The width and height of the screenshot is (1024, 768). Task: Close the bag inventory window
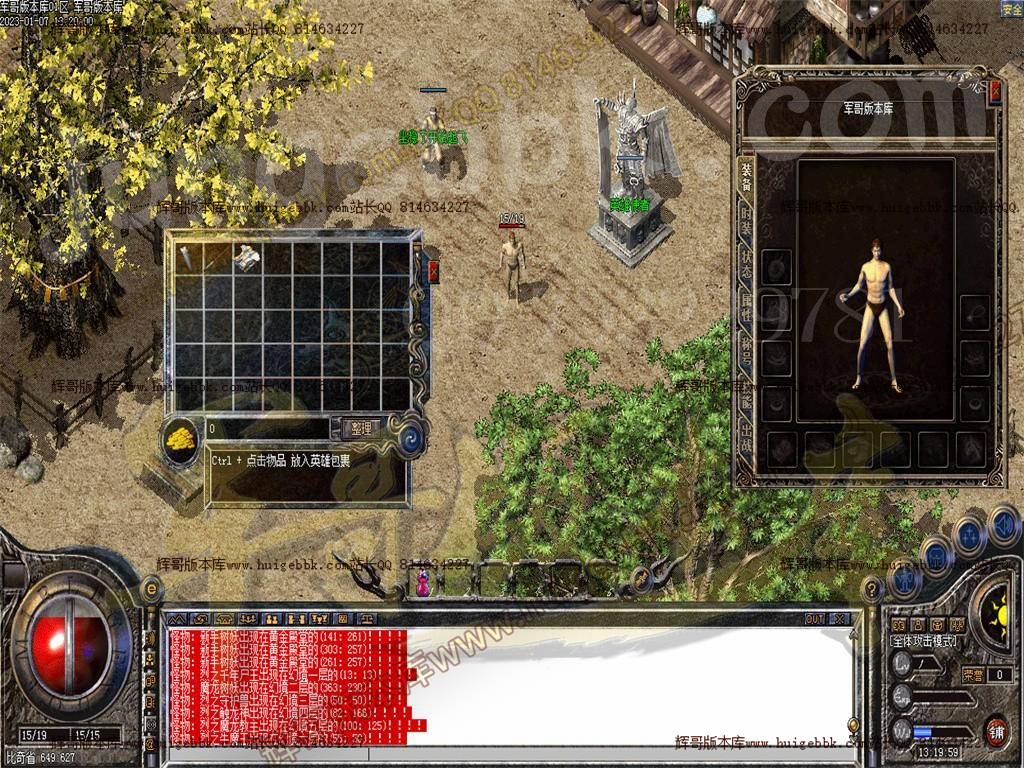pos(433,271)
